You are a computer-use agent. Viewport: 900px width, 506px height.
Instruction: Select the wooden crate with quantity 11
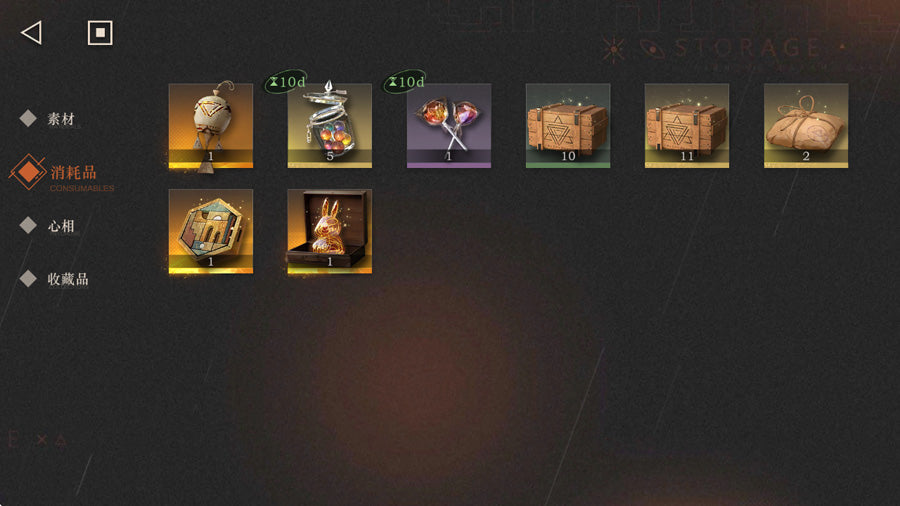pos(686,125)
